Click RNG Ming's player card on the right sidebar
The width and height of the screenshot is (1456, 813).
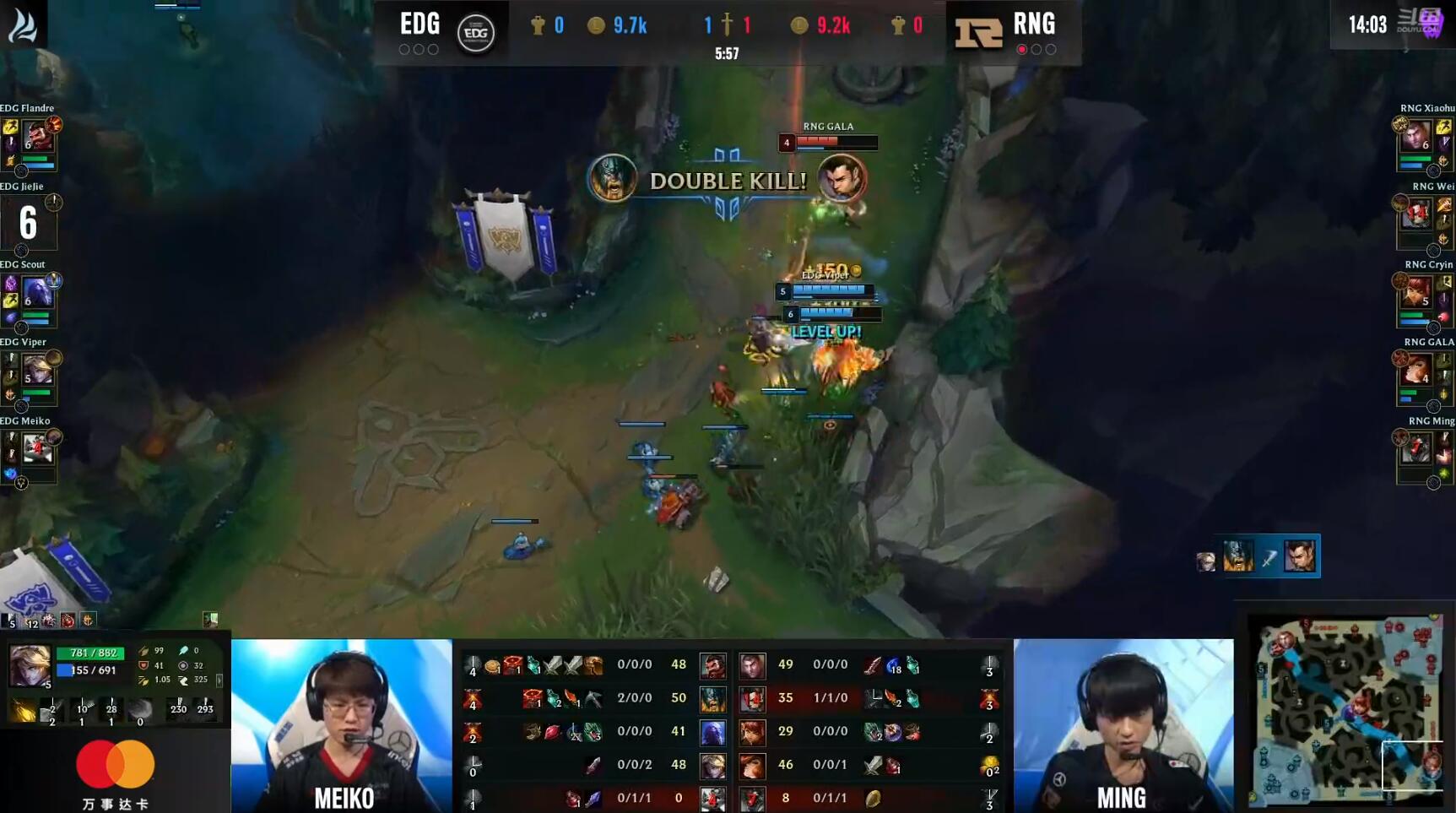[1424, 456]
